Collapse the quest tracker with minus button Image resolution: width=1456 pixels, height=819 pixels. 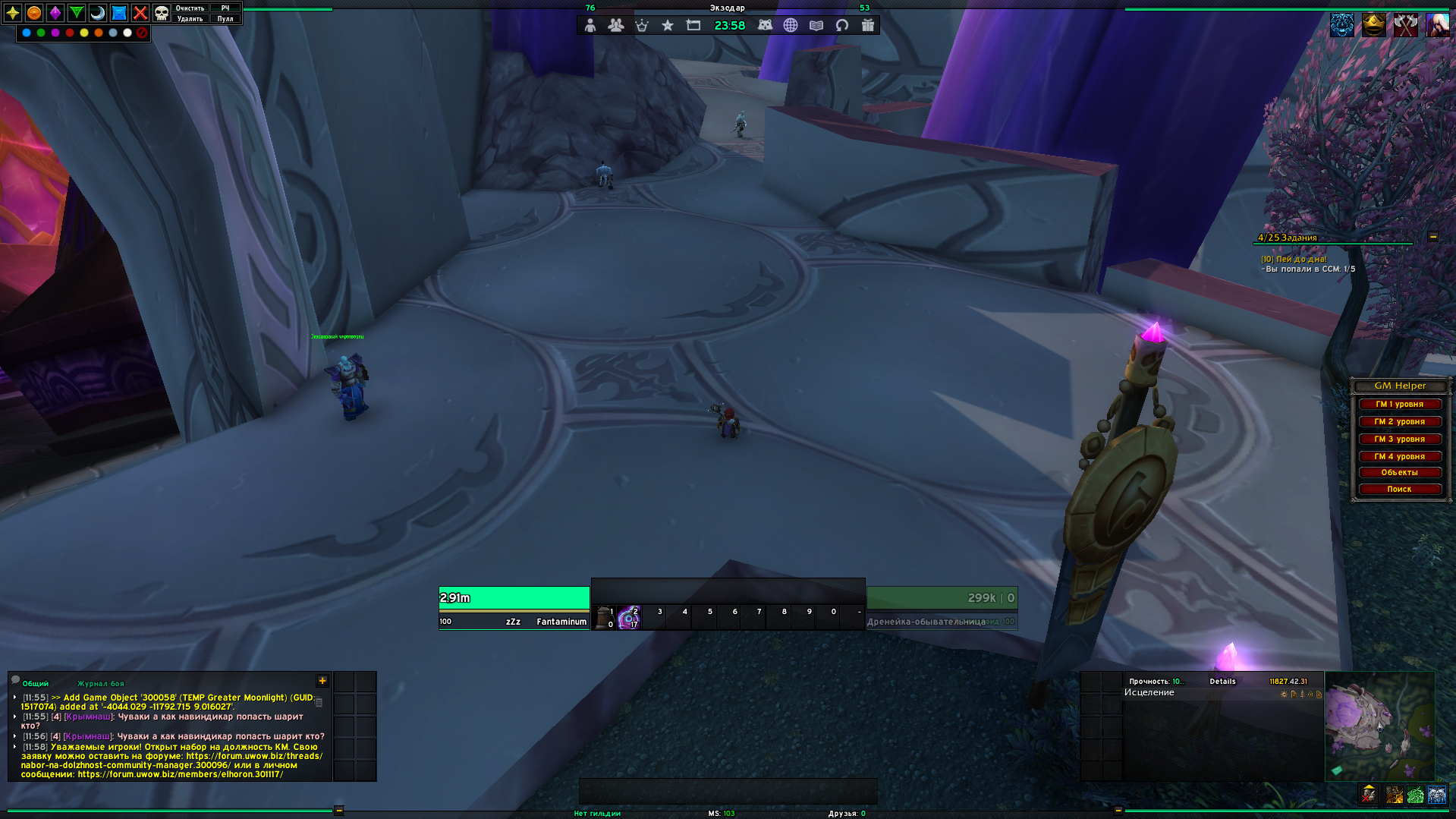[x=1433, y=237]
